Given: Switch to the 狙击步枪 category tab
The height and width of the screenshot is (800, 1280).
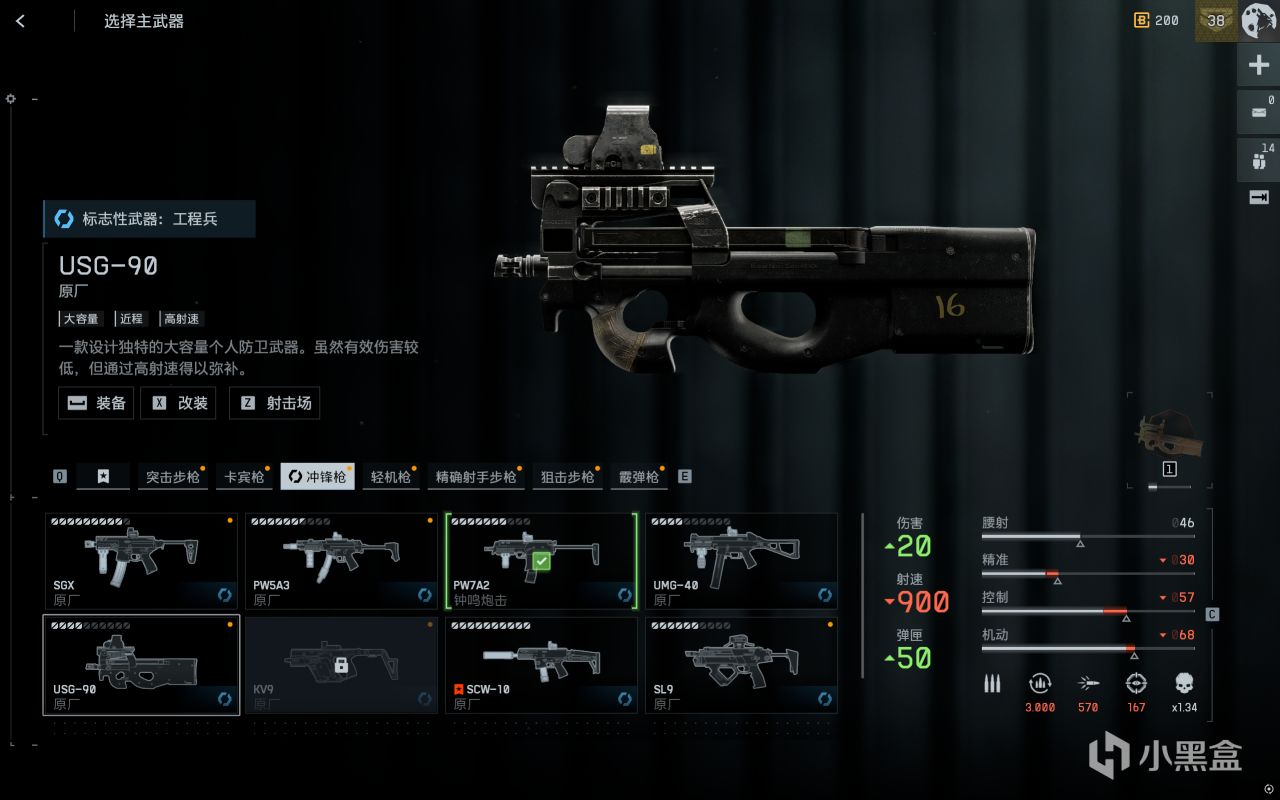Looking at the screenshot, I should coord(567,477).
